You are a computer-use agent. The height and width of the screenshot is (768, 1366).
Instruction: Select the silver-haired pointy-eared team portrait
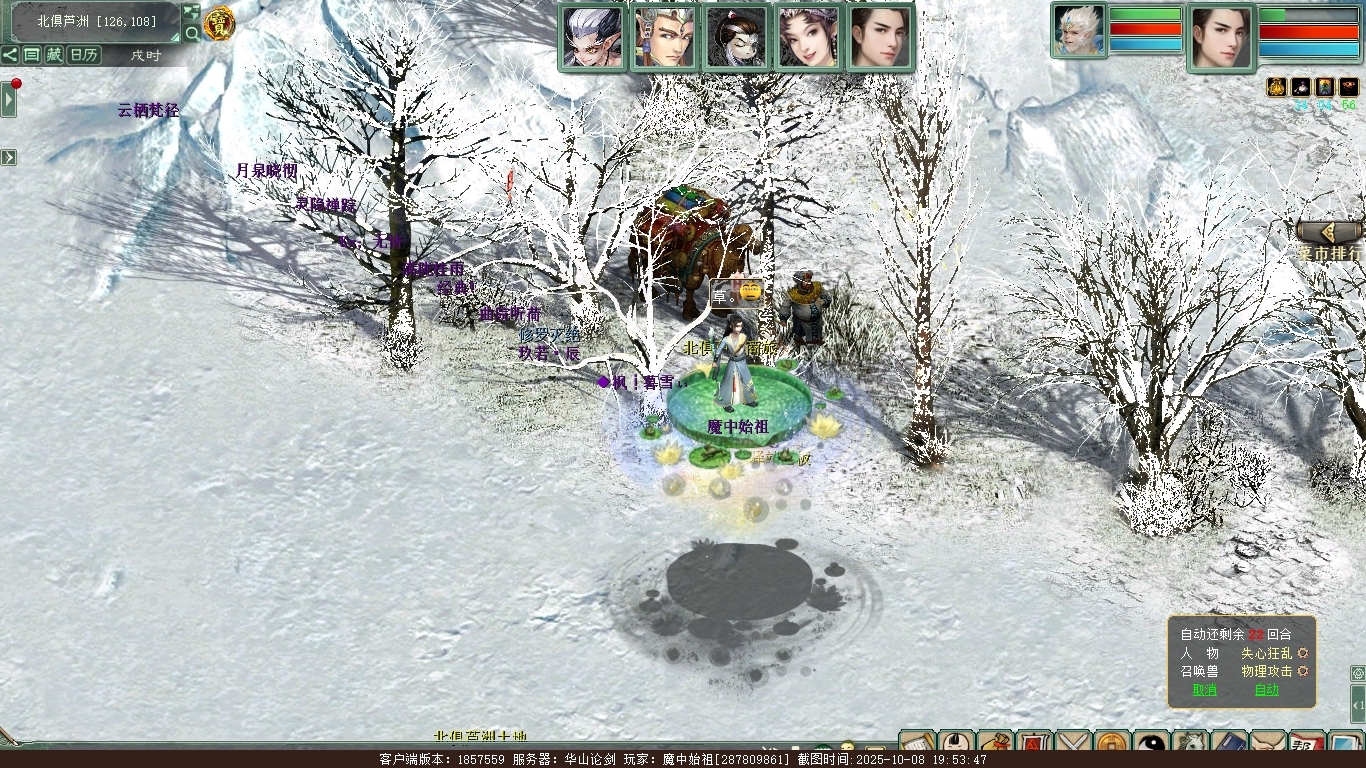593,38
